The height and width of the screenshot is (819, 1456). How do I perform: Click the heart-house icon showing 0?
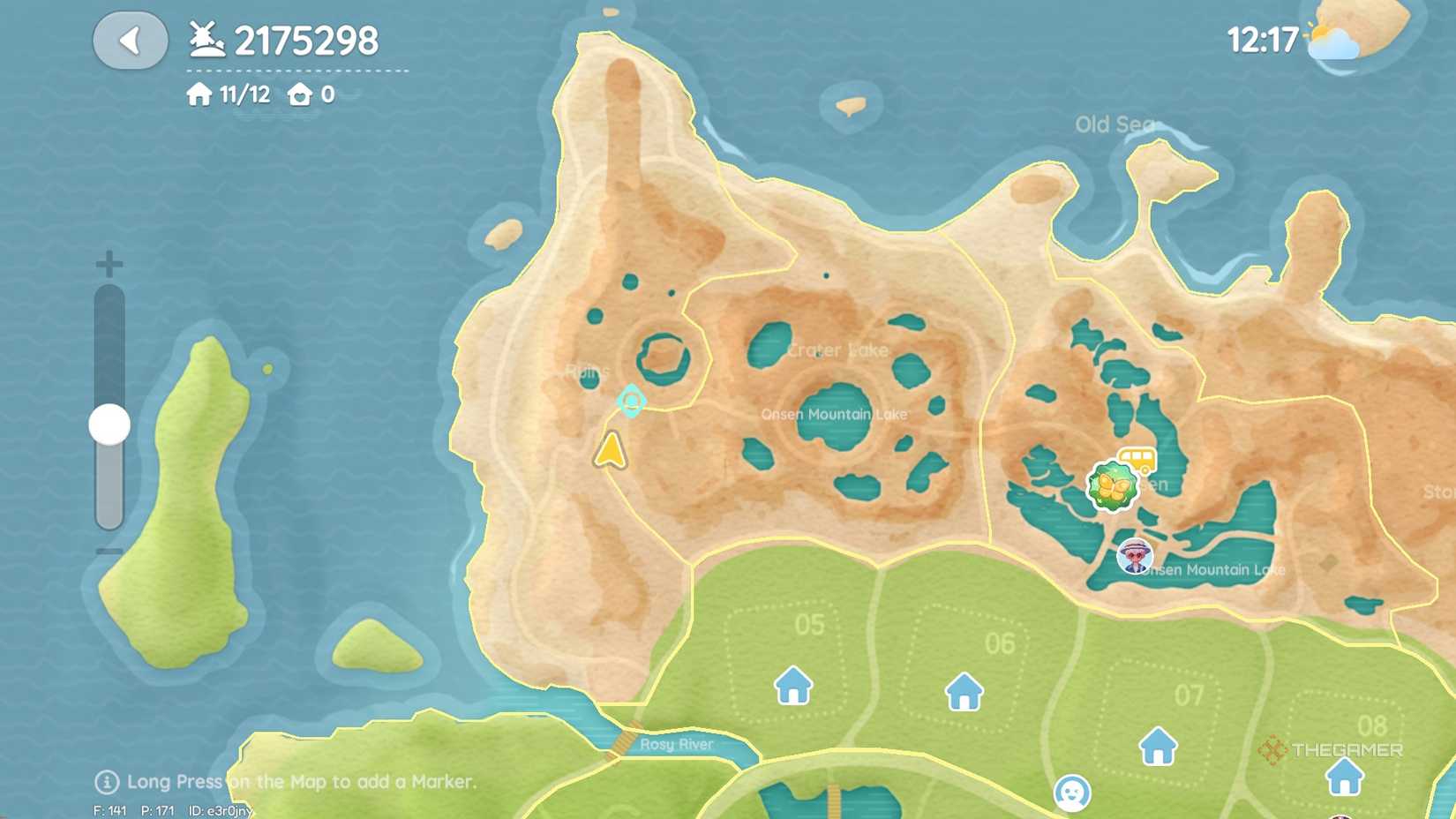coord(300,94)
